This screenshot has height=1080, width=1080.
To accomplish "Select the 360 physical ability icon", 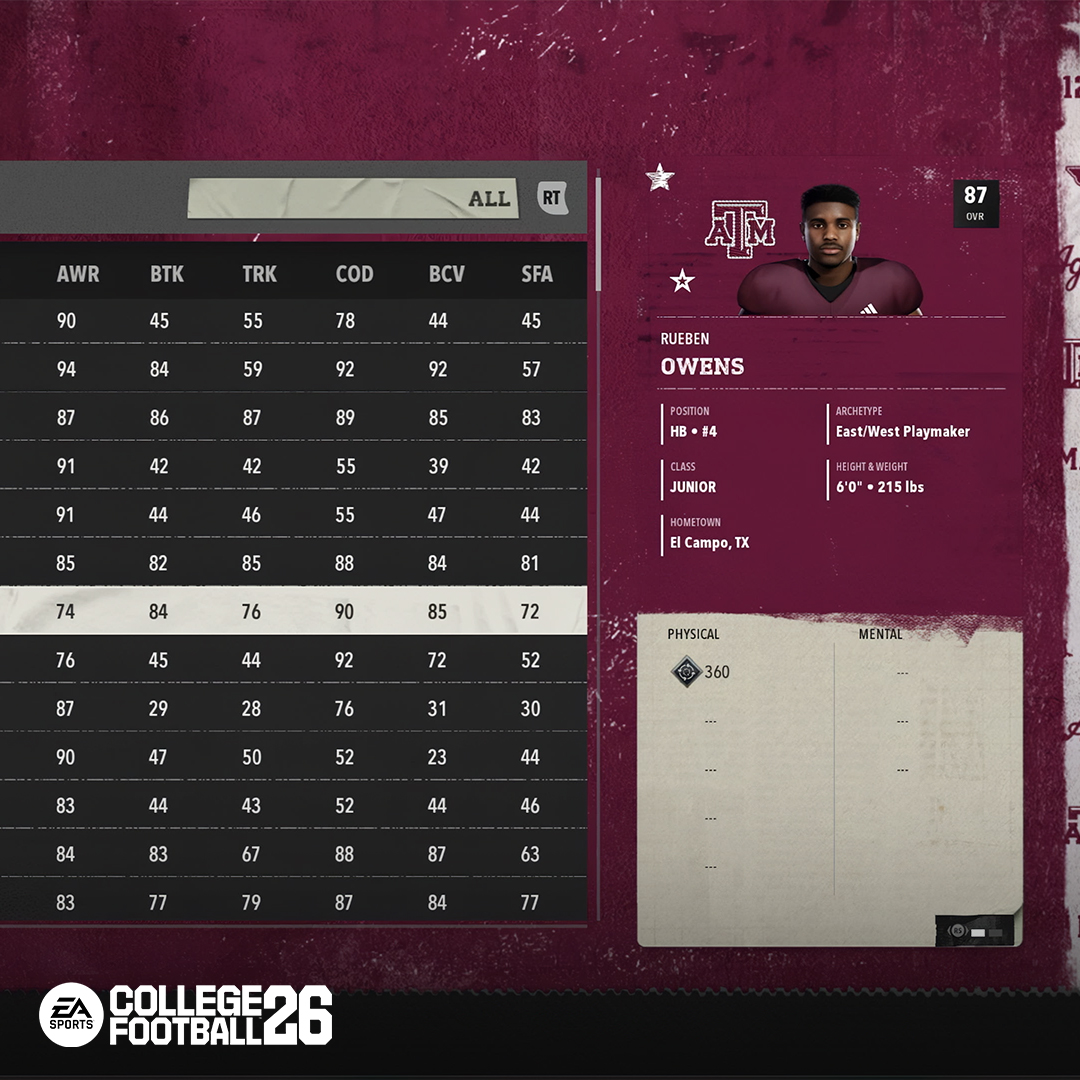I will [x=685, y=672].
